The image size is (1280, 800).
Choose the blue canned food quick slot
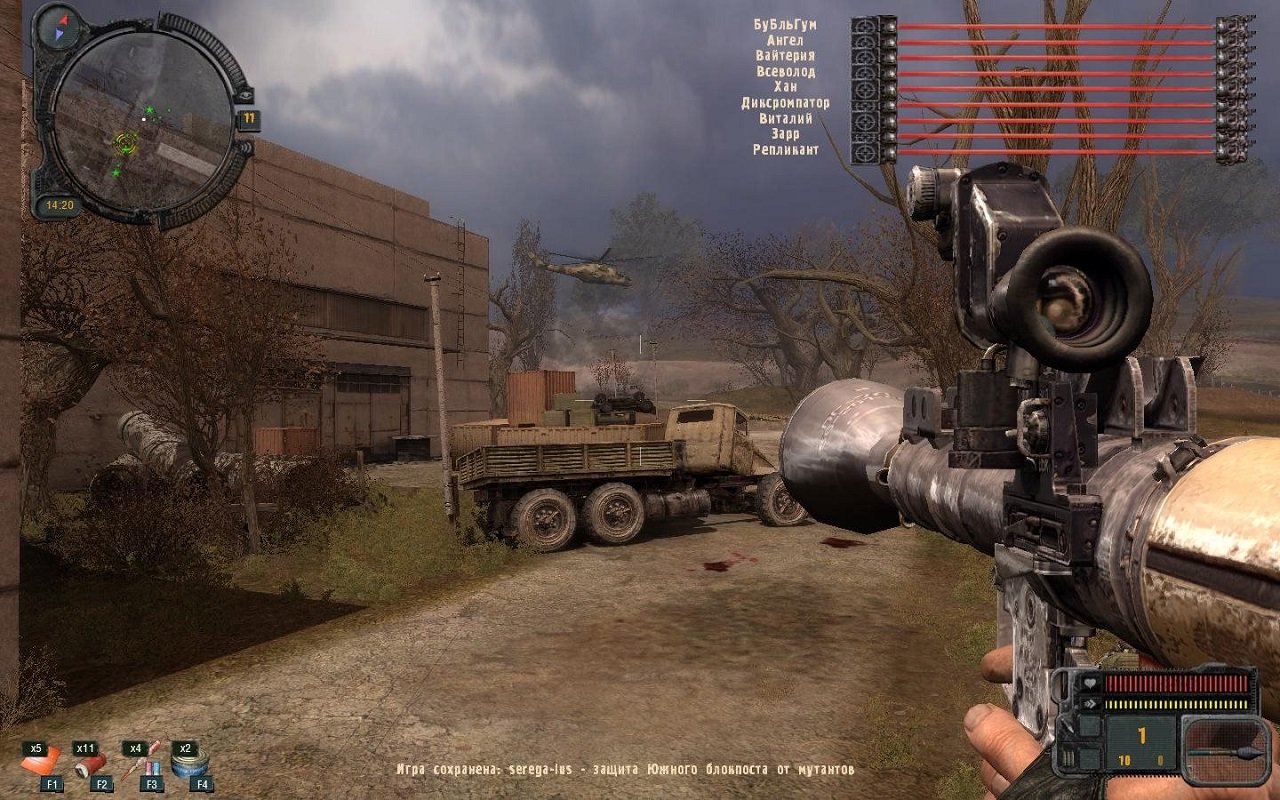(x=187, y=766)
